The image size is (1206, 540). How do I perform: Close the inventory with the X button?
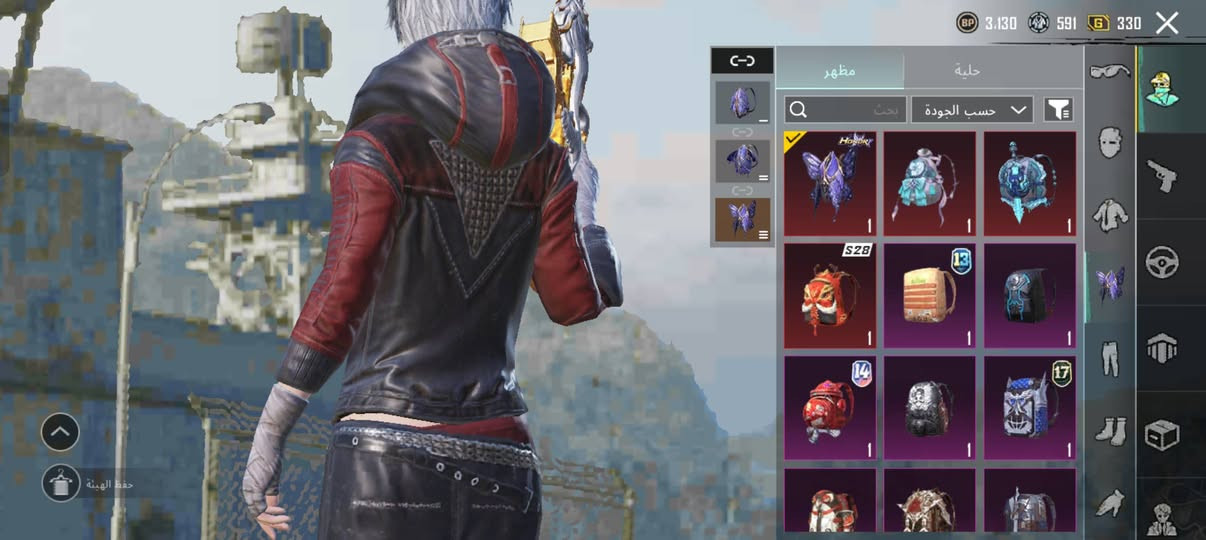[1167, 23]
